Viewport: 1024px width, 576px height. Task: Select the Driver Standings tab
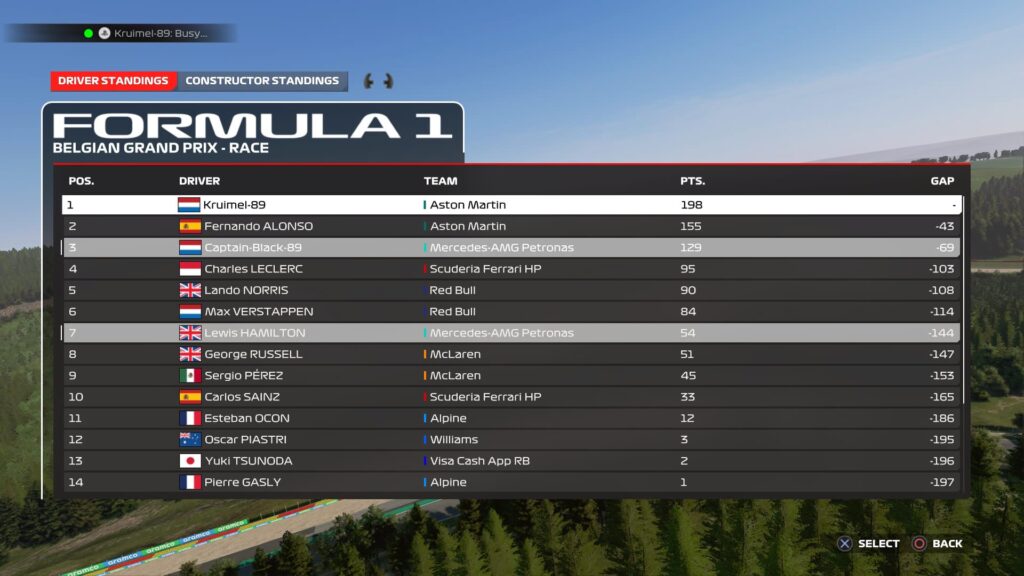[x=113, y=81]
